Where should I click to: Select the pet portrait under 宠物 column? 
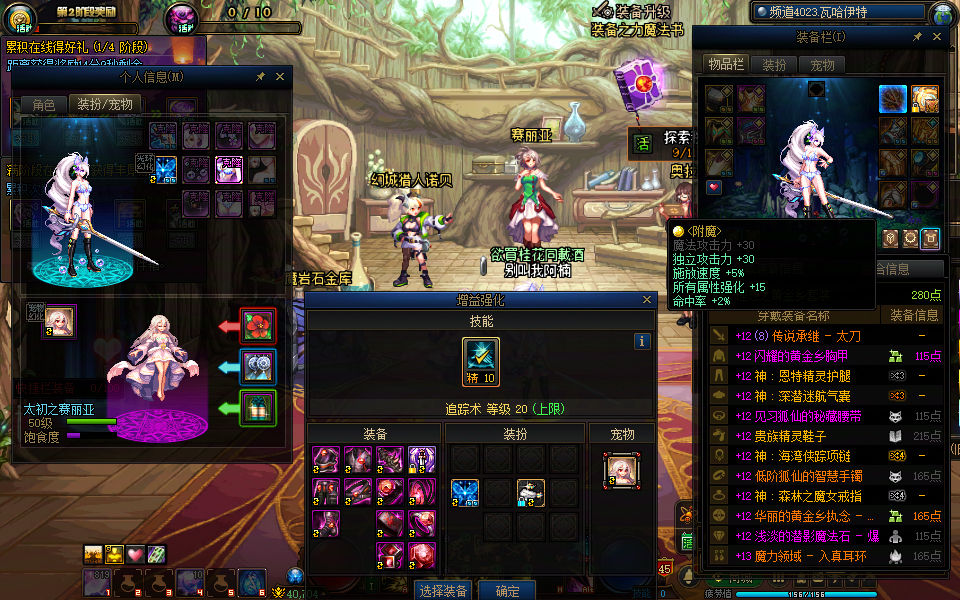[621, 471]
